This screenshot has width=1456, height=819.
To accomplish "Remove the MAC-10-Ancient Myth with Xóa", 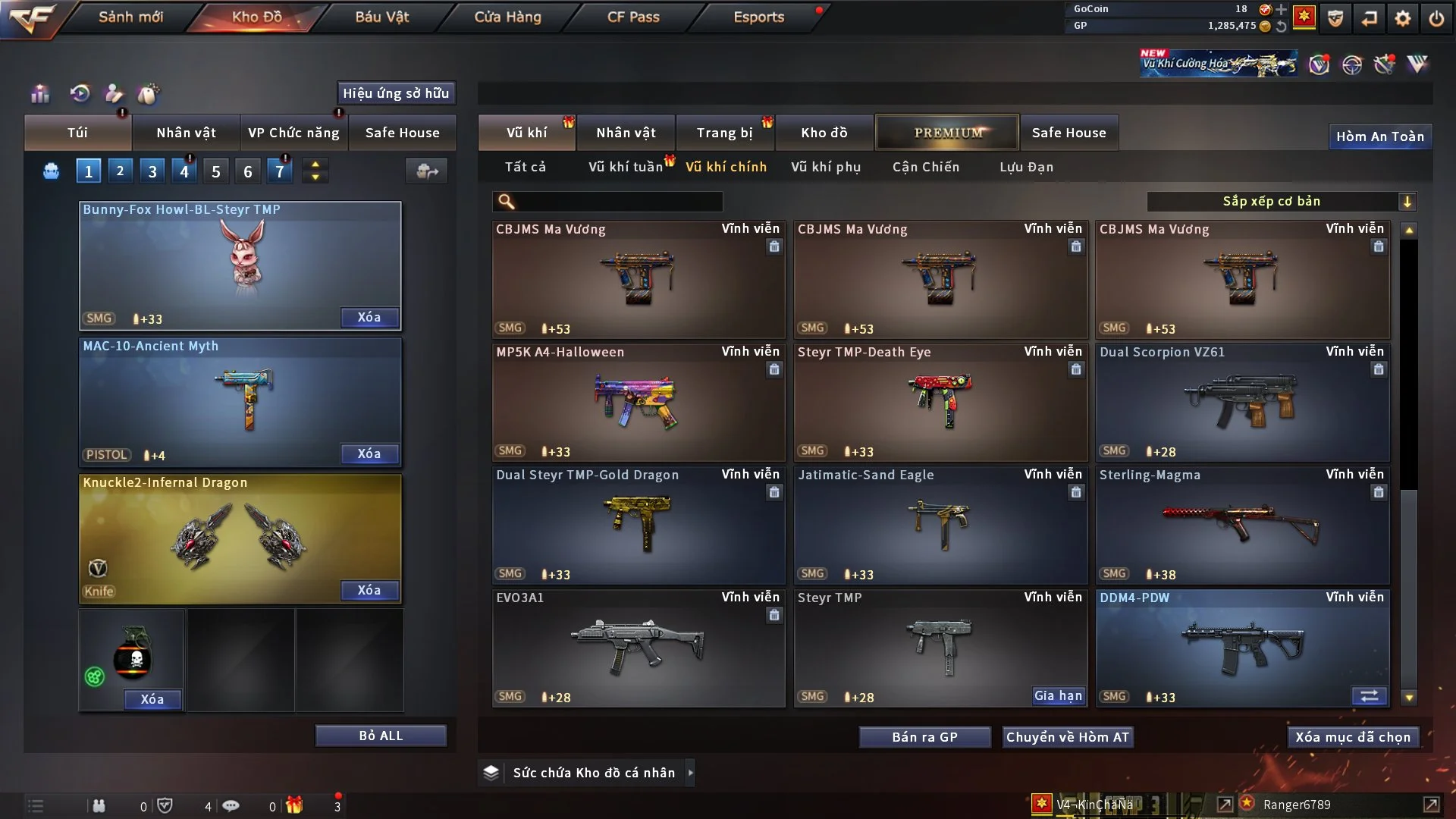I will pos(369,453).
